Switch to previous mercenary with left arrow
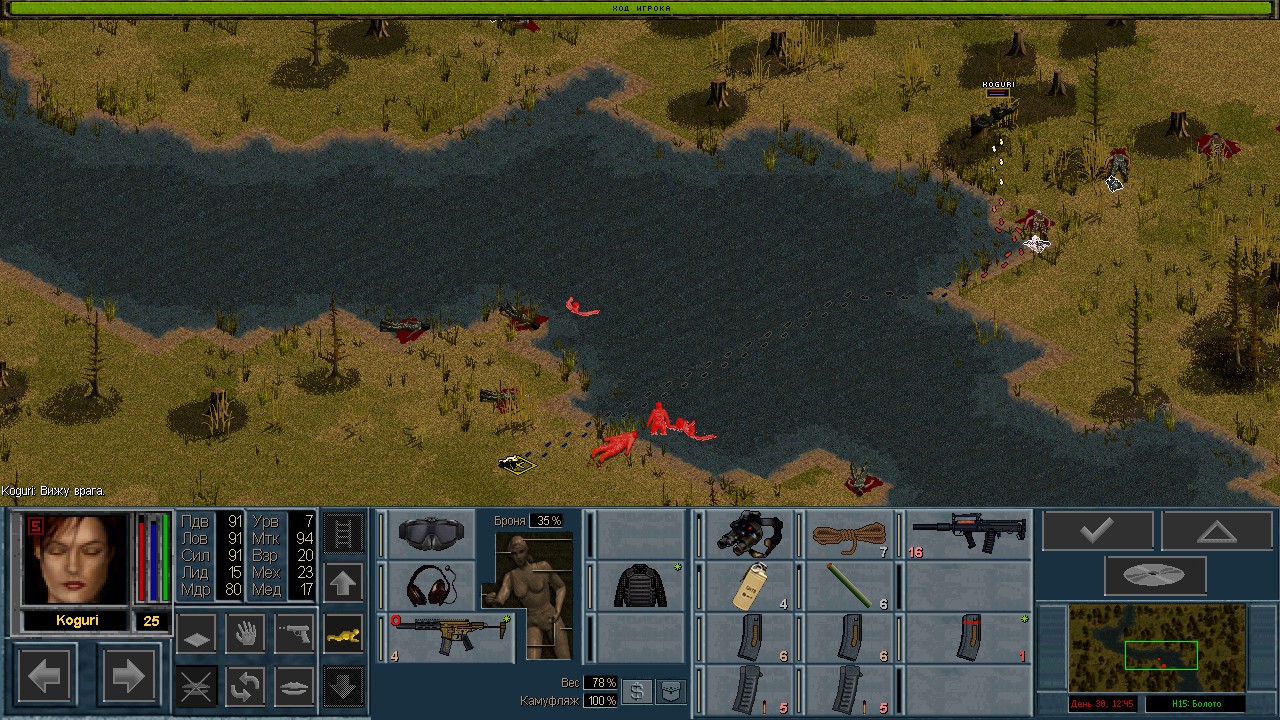 44,677
